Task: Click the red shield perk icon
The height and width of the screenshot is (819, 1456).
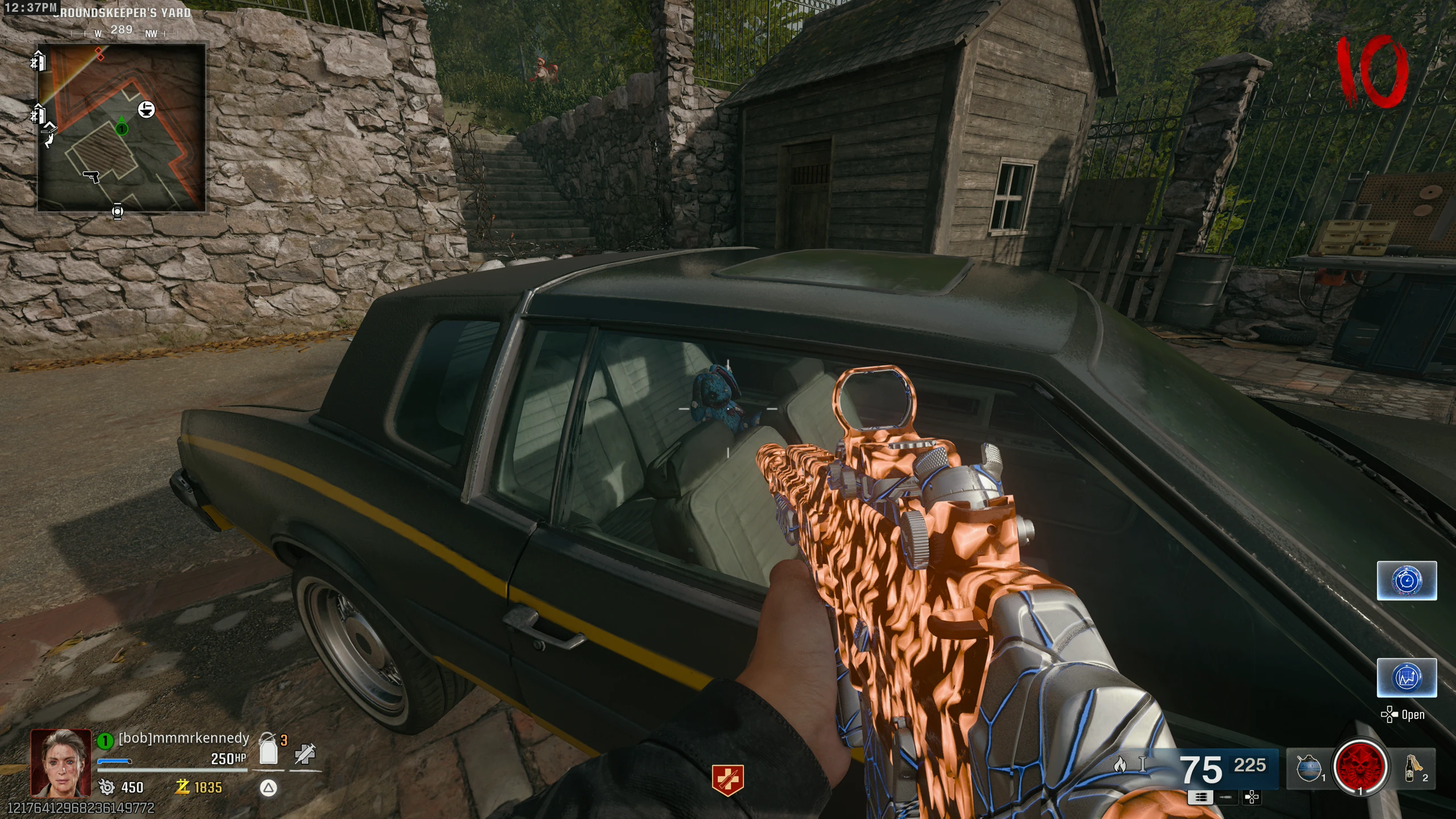Action: coord(728,779)
